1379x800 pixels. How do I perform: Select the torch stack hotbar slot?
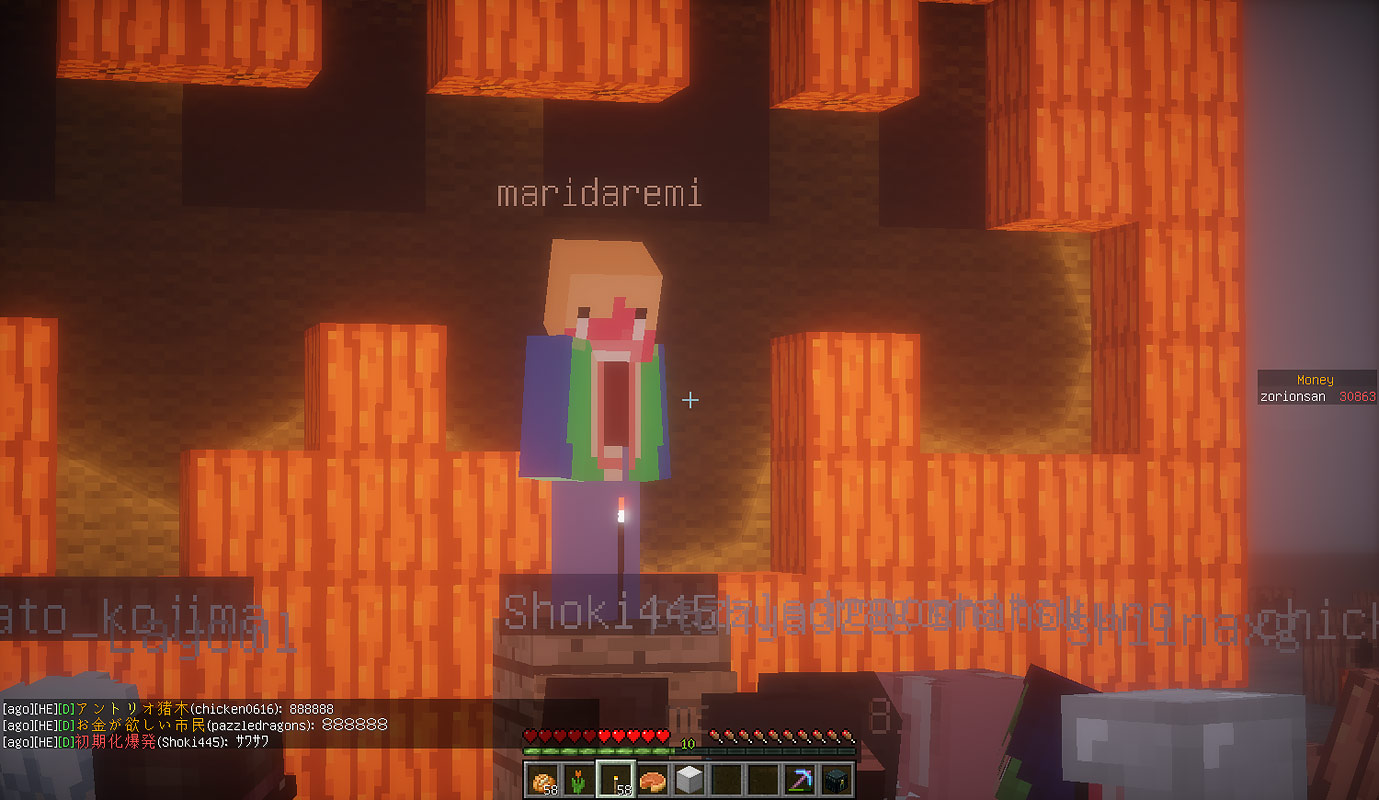coord(616,779)
